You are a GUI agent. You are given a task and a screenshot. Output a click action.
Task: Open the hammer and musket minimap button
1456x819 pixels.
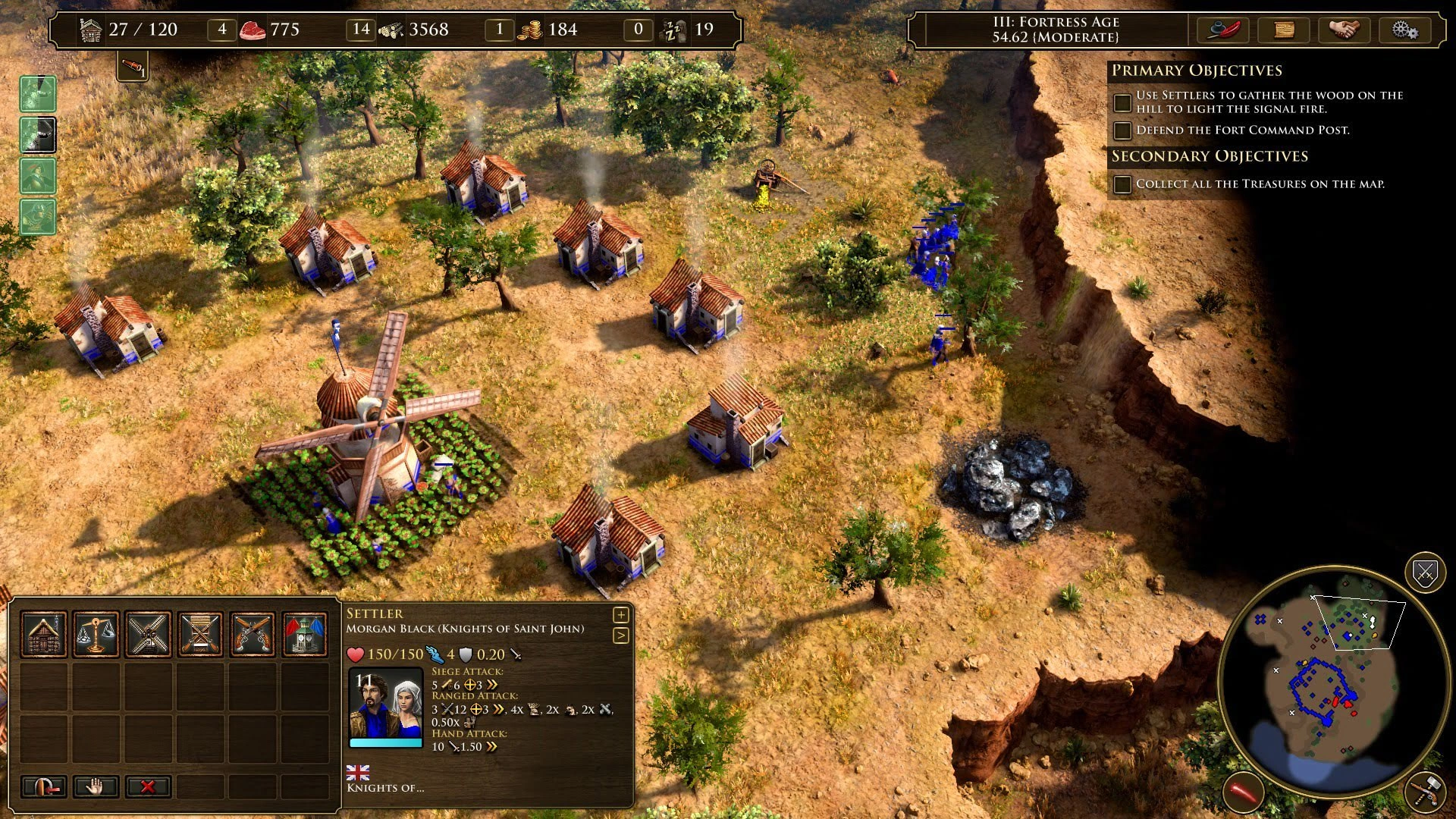[1426, 792]
